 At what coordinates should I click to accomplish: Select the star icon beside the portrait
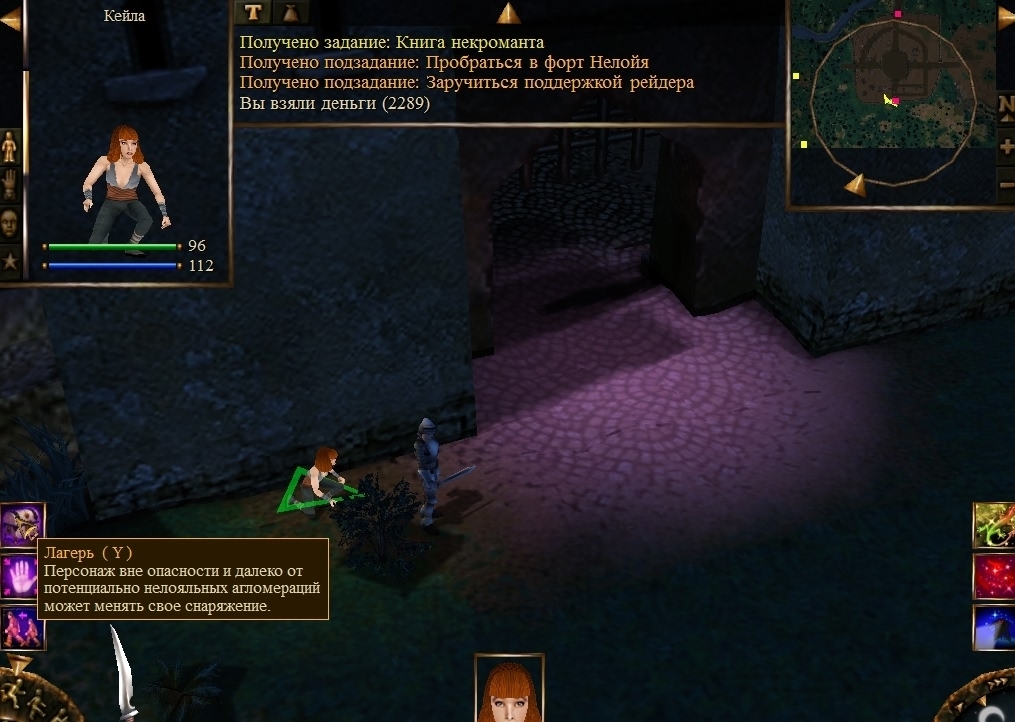pos(10,262)
